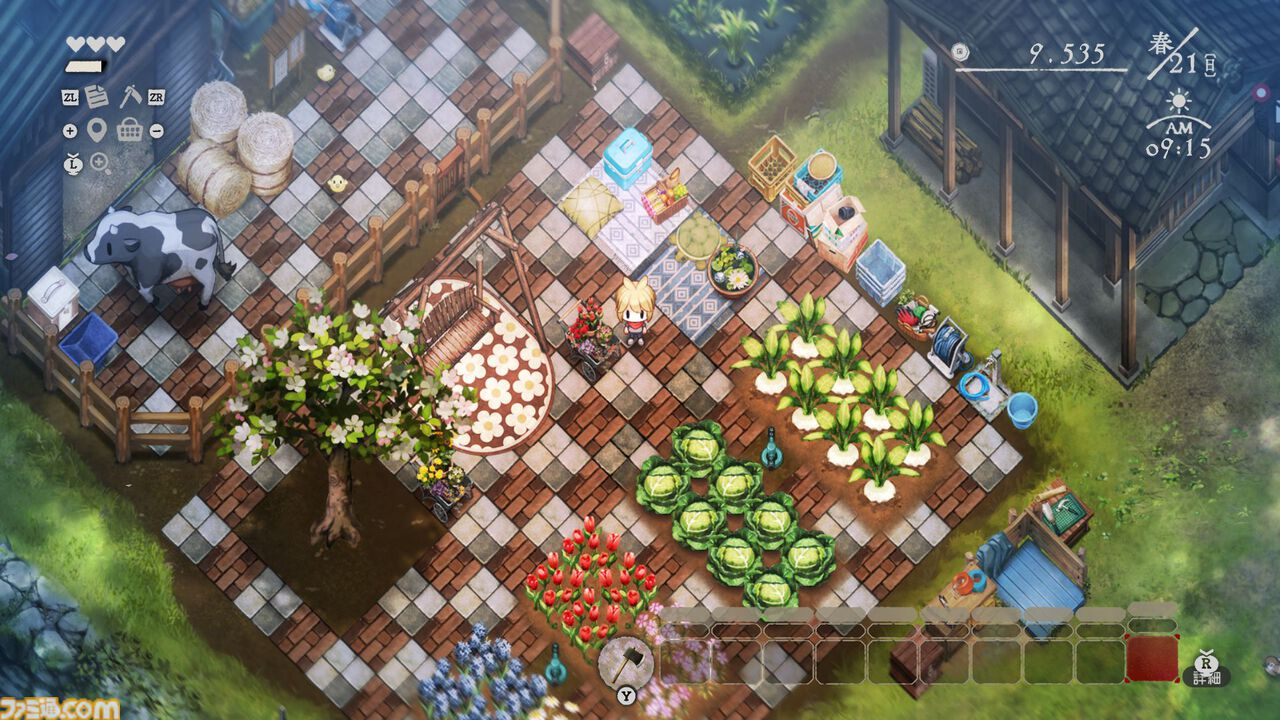Select the red highlighted hotbar slot

point(1152,659)
